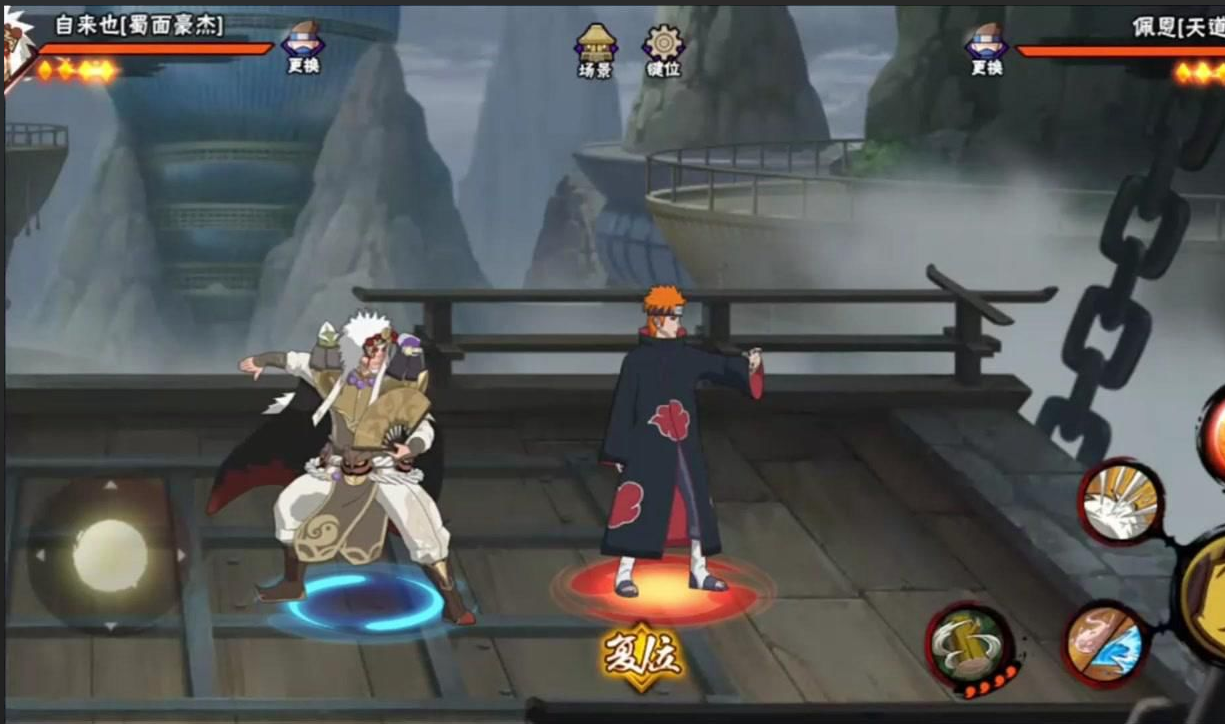Click the 复位 reset button
1225x724 pixels.
pos(643,655)
